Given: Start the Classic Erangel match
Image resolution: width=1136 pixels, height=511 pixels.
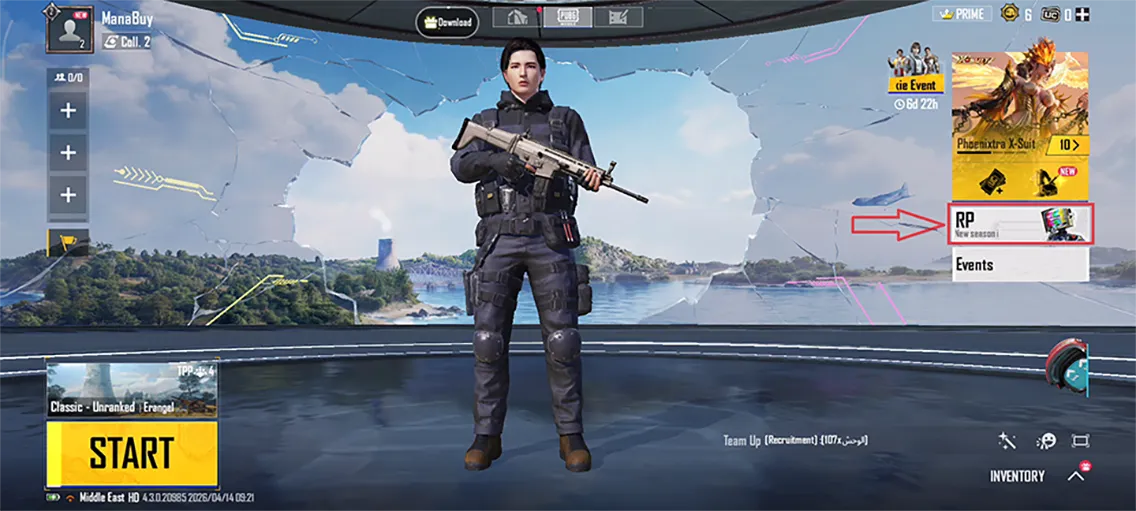Looking at the screenshot, I should pos(131,453).
